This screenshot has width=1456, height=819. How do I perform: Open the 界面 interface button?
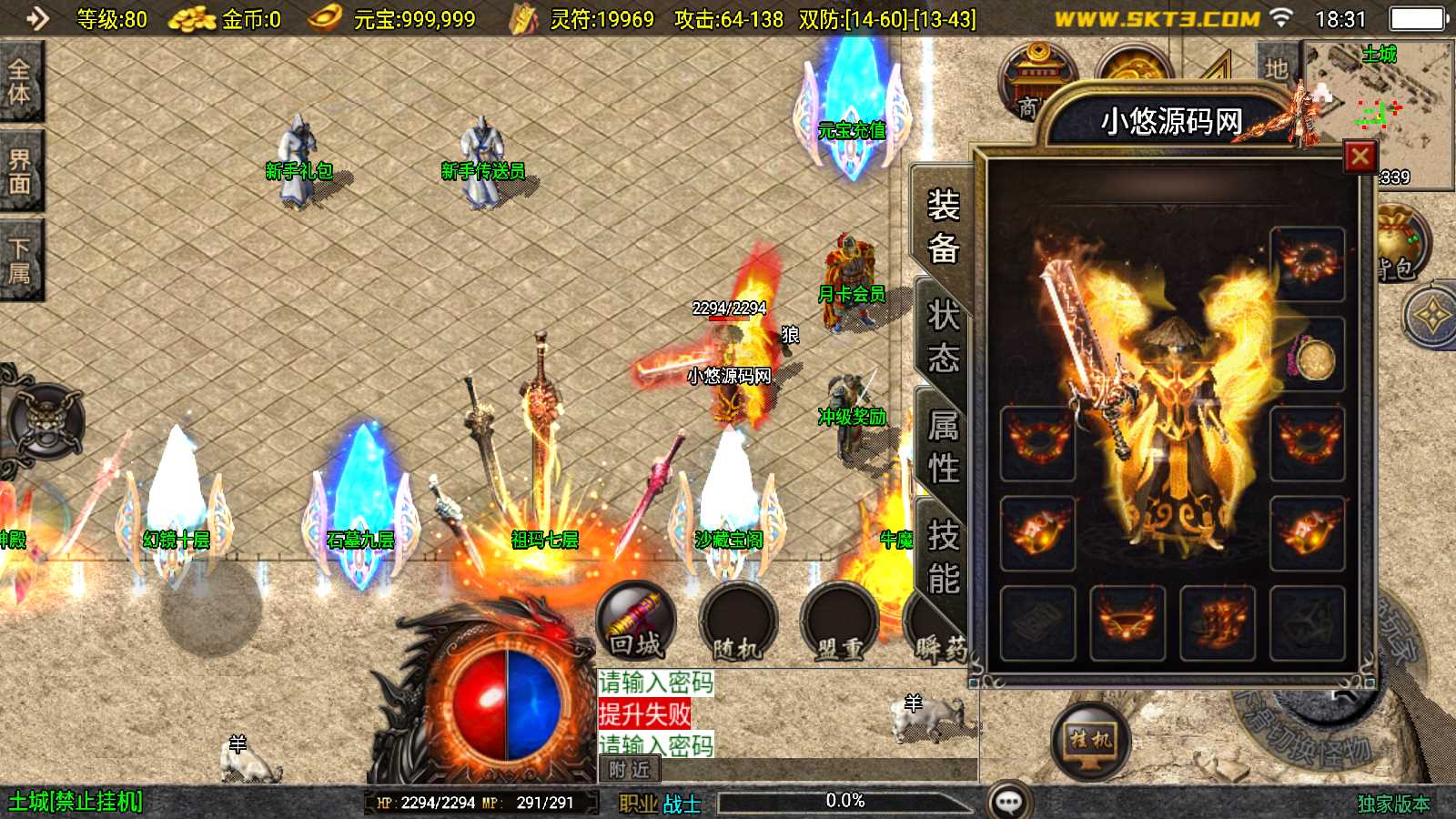coord(20,171)
